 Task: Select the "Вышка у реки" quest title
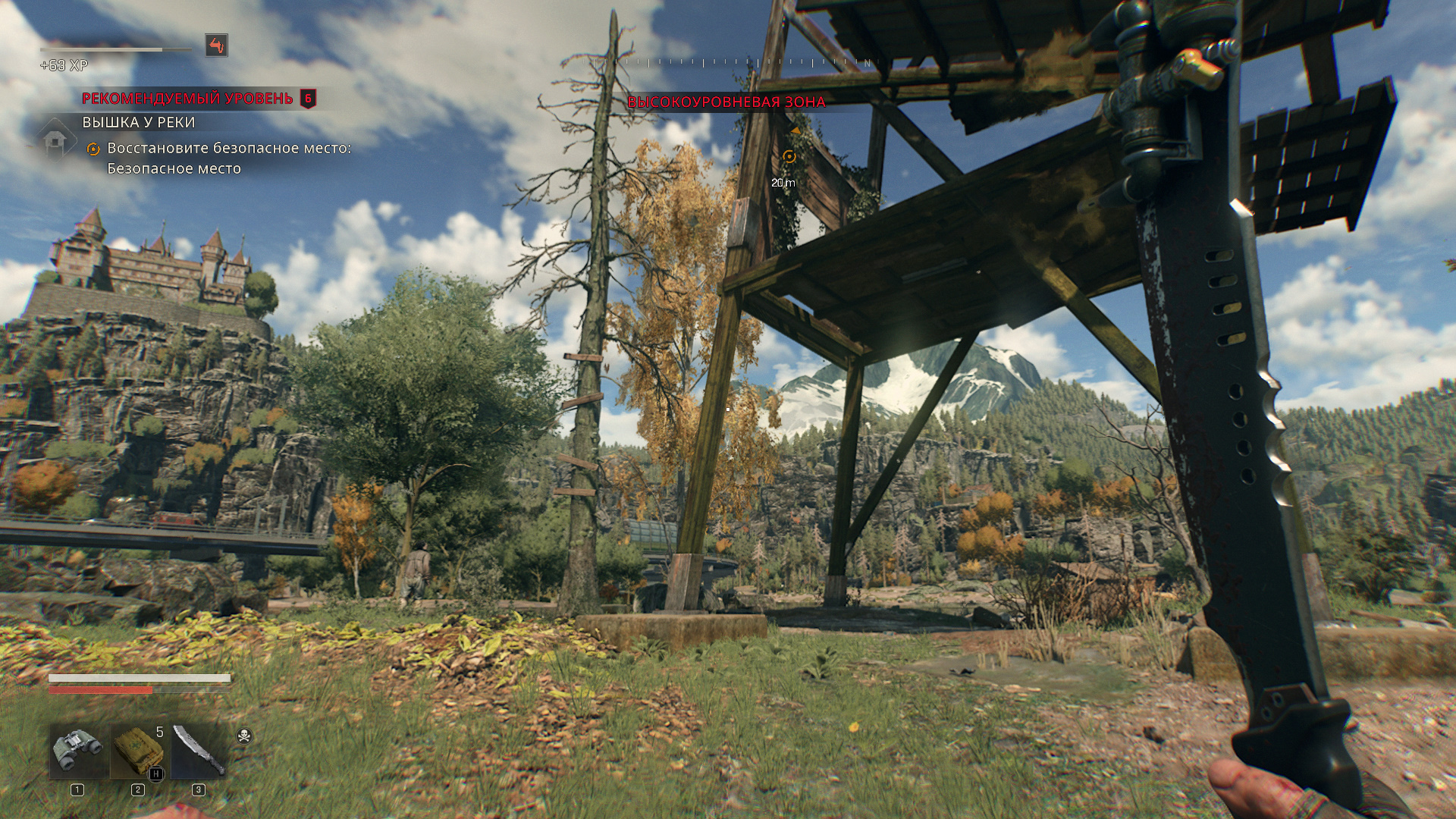(139, 122)
